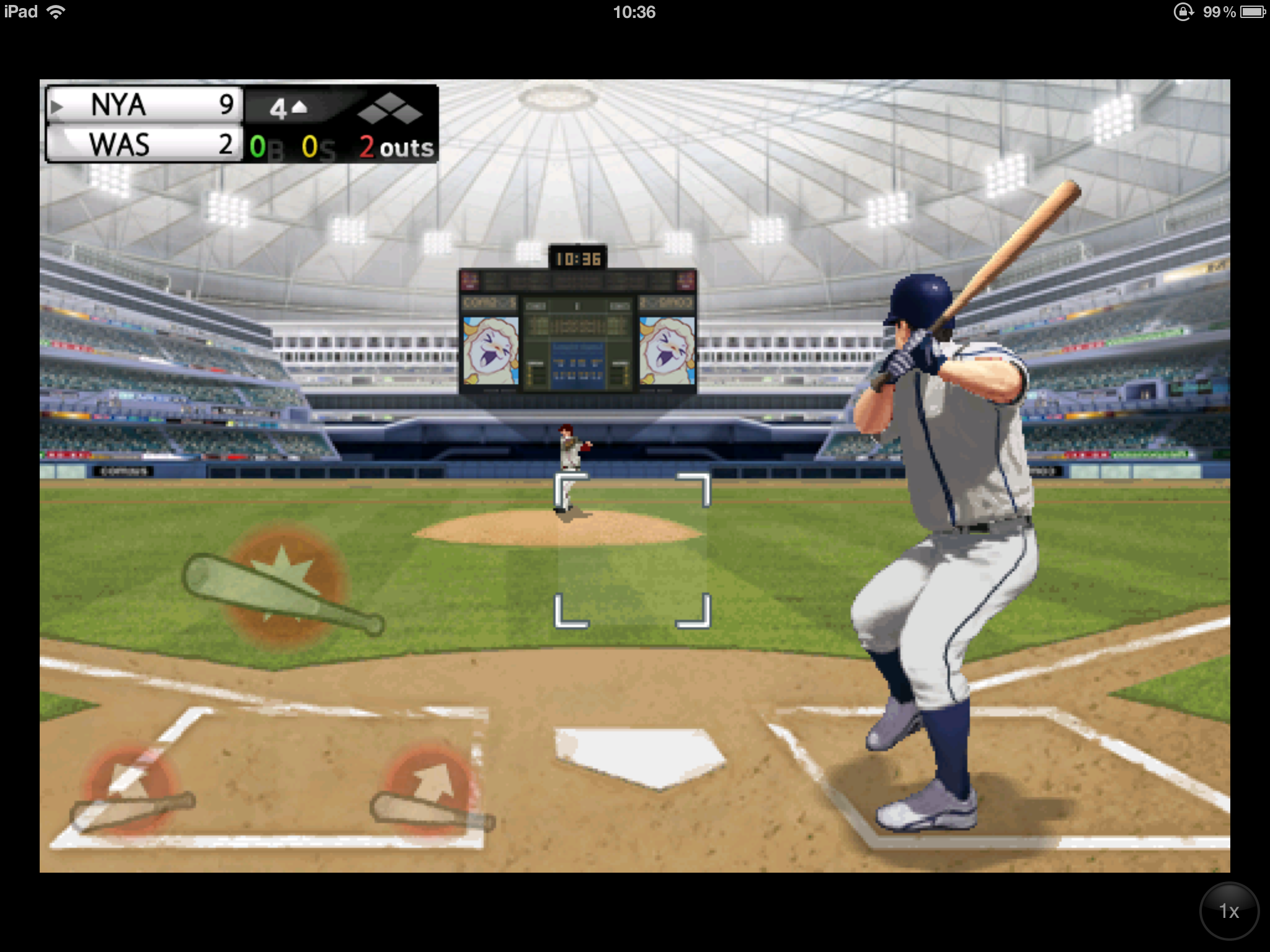Screen dimensions: 1270x952
Task: Tap the Wi-Fi icon in the status bar
Action: pyautogui.click(x=56, y=11)
